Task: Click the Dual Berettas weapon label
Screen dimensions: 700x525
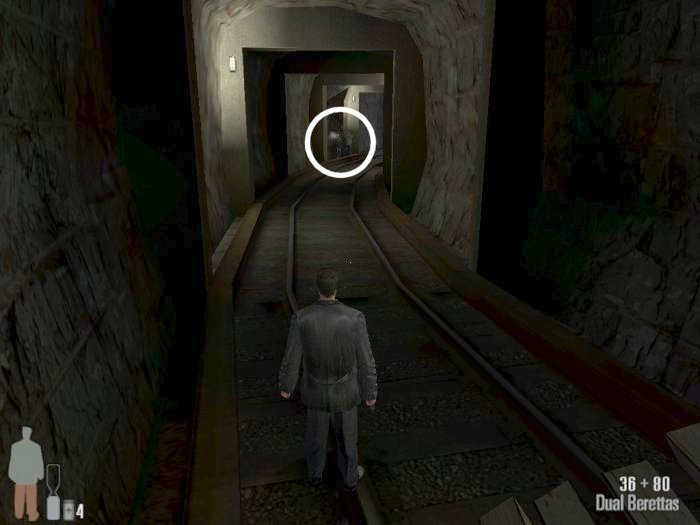Action: click(x=636, y=503)
